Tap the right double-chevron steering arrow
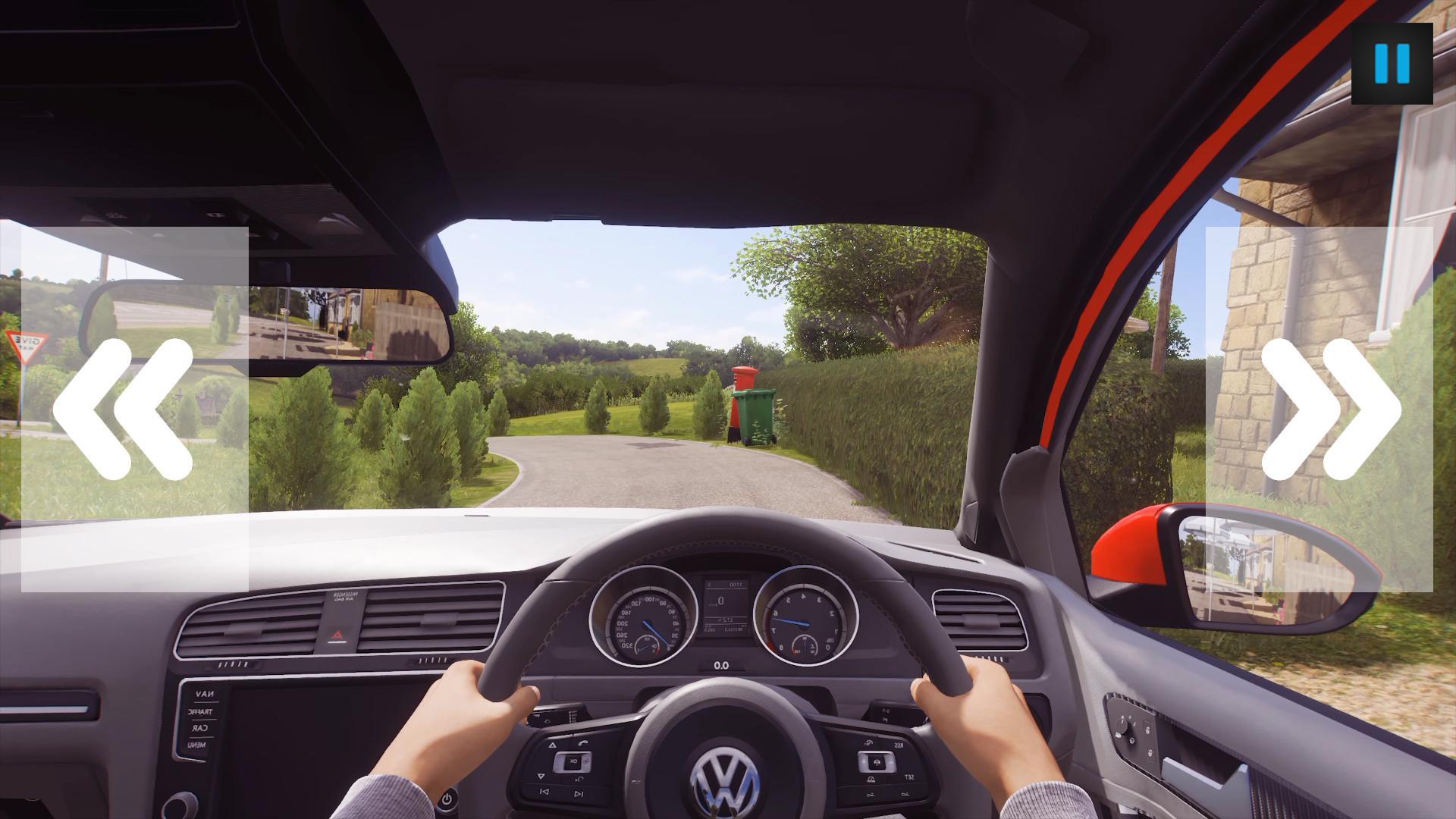Viewport: 1456px width, 819px height. [1329, 409]
